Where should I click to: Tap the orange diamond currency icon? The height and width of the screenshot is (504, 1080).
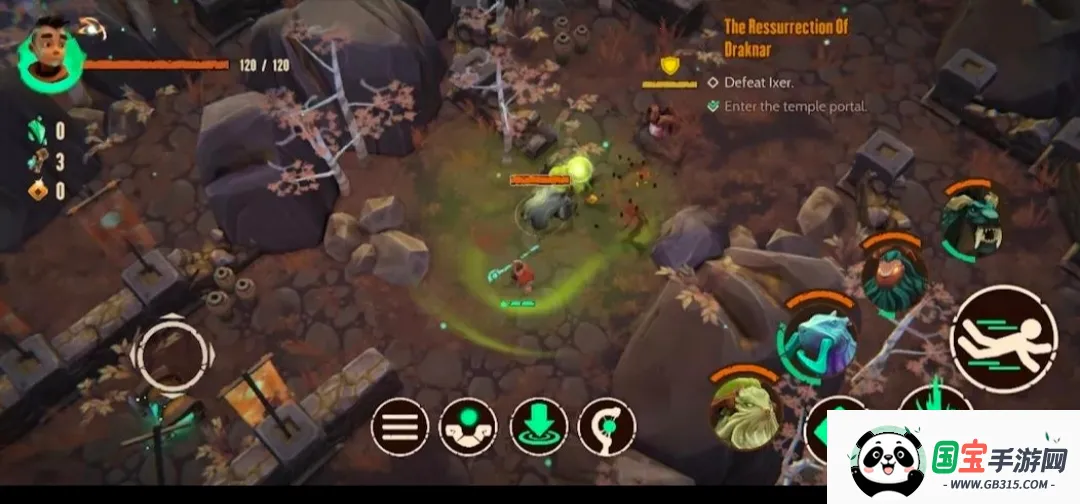[x=36, y=191]
